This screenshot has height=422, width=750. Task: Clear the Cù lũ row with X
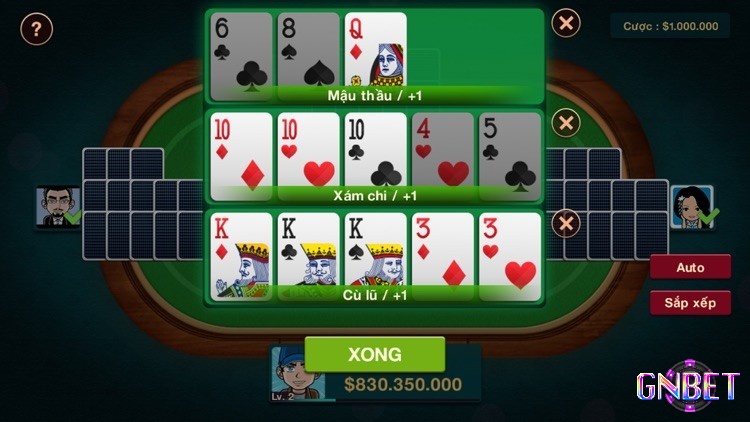(566, 222)
